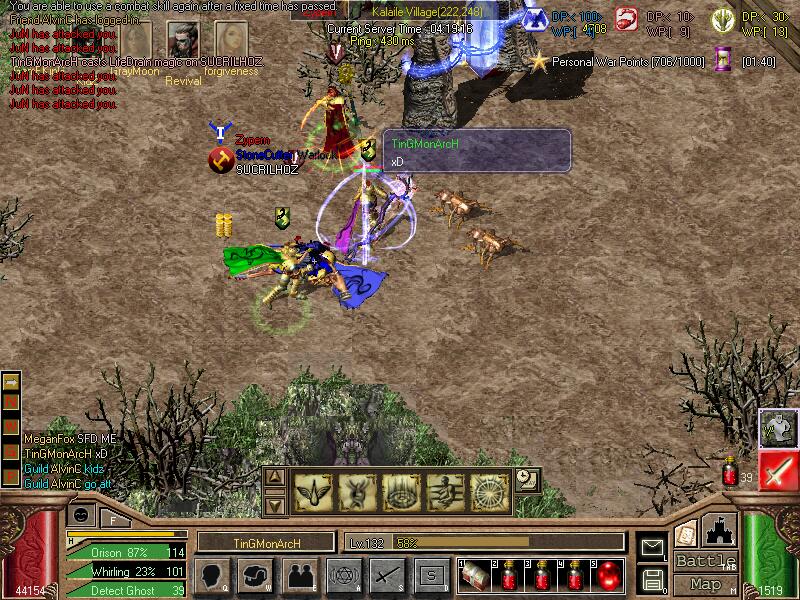
Task: Click the skill bar down arrow
Action: click(x=275, y=503)
